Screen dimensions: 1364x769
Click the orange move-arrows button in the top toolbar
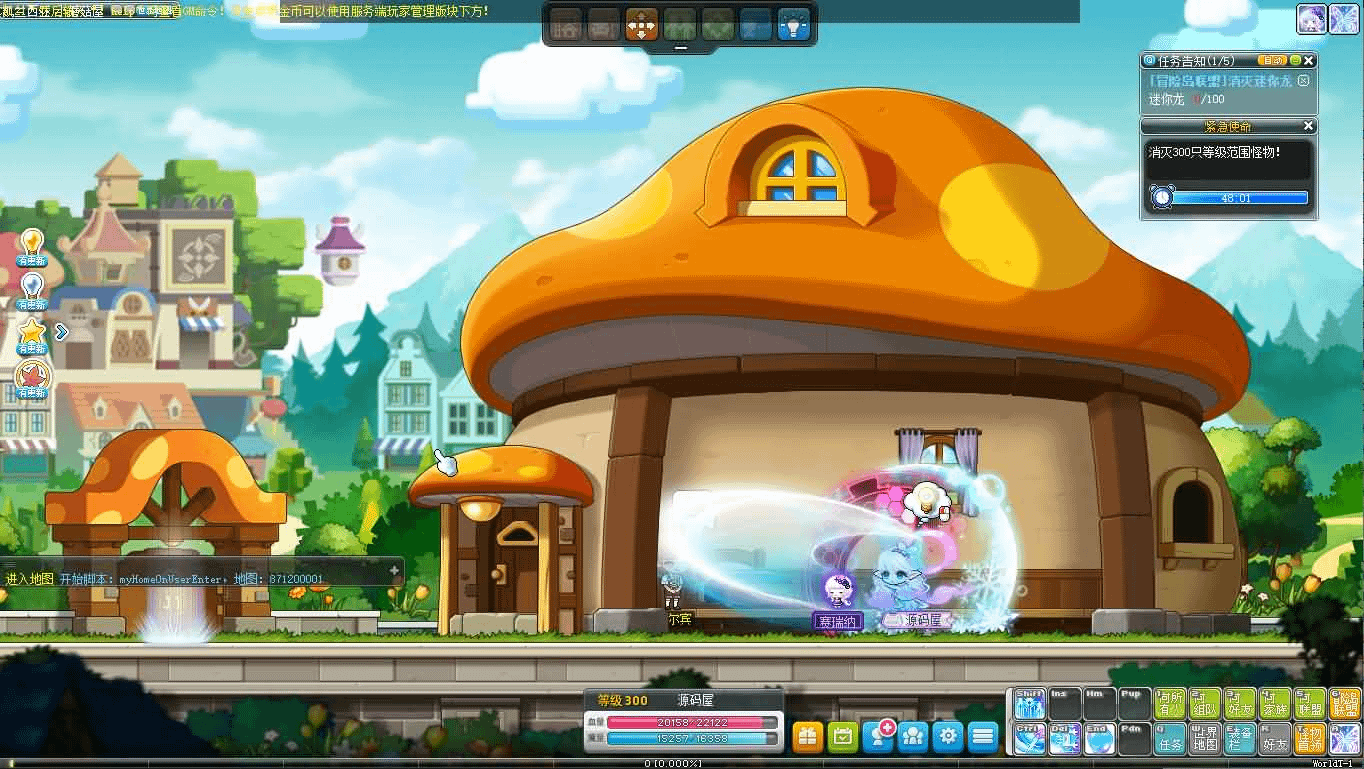click(641, 24)
